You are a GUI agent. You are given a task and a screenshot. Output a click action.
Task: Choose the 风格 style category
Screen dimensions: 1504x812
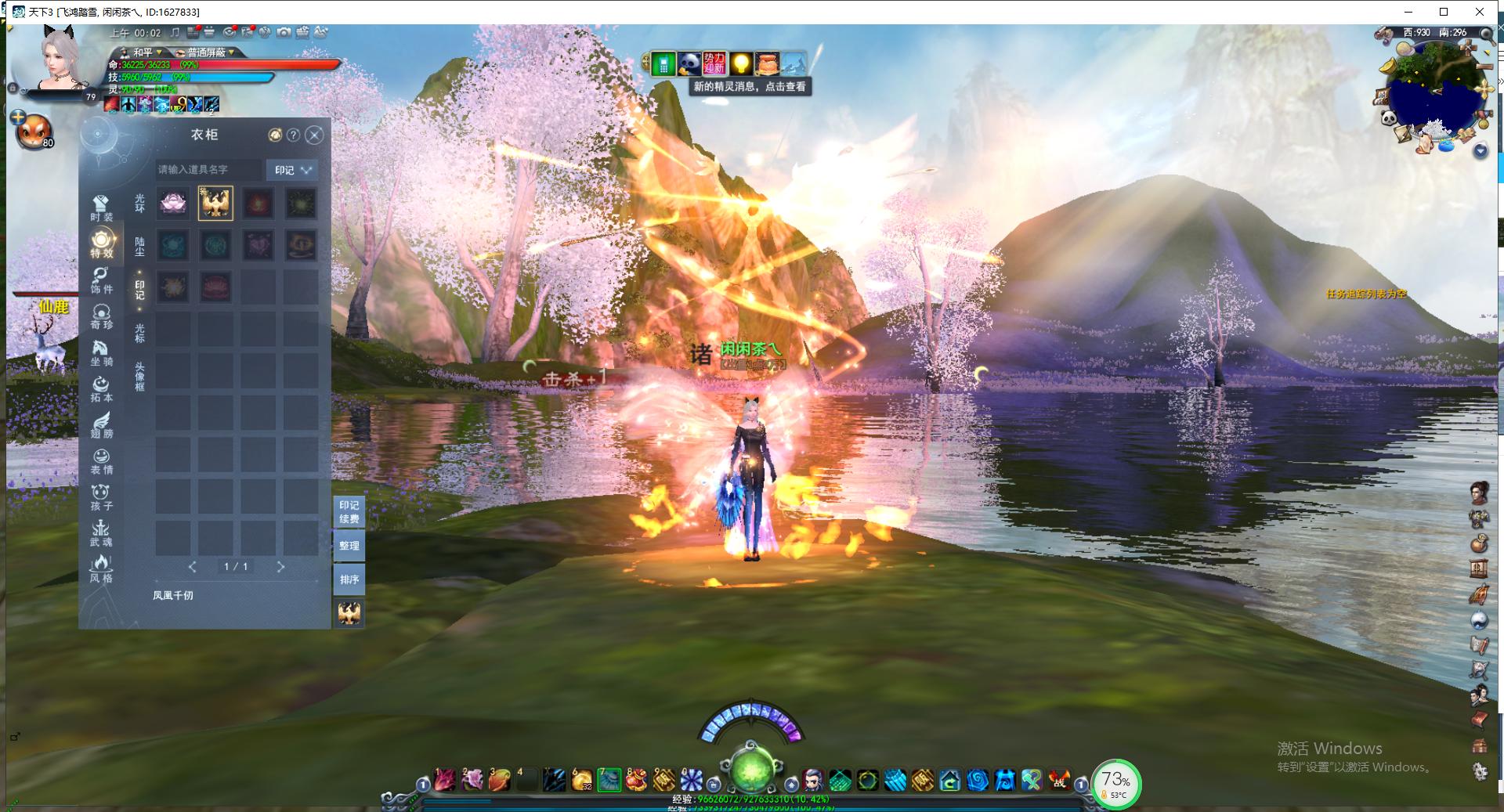(x=101, y=569)
